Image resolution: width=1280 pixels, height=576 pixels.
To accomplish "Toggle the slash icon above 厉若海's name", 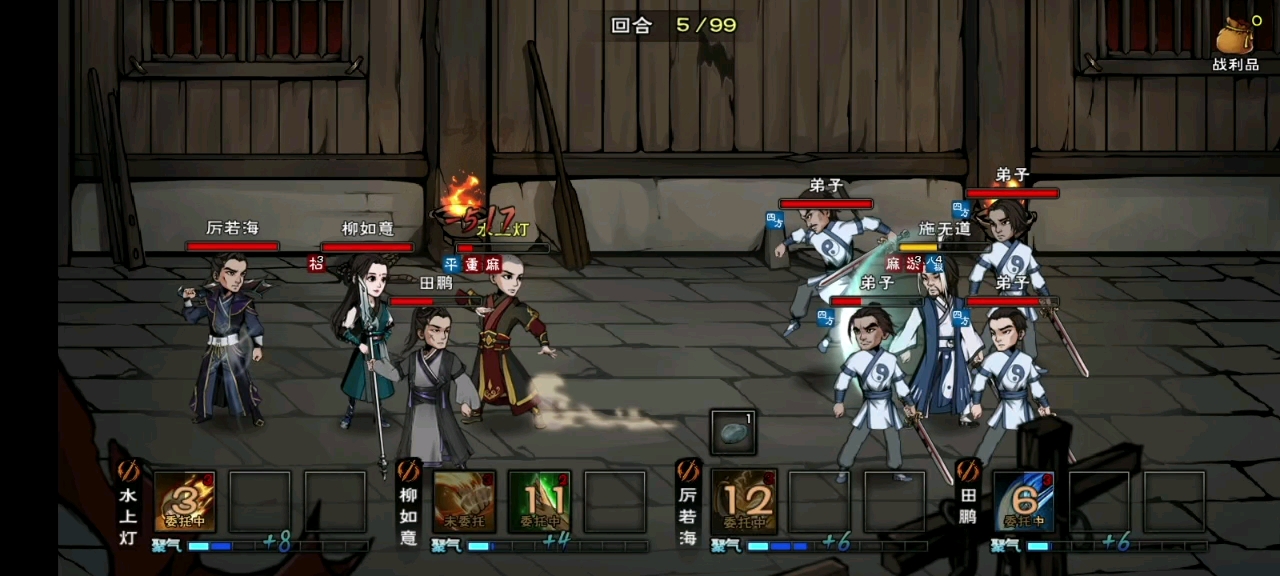I will [688, 471].
